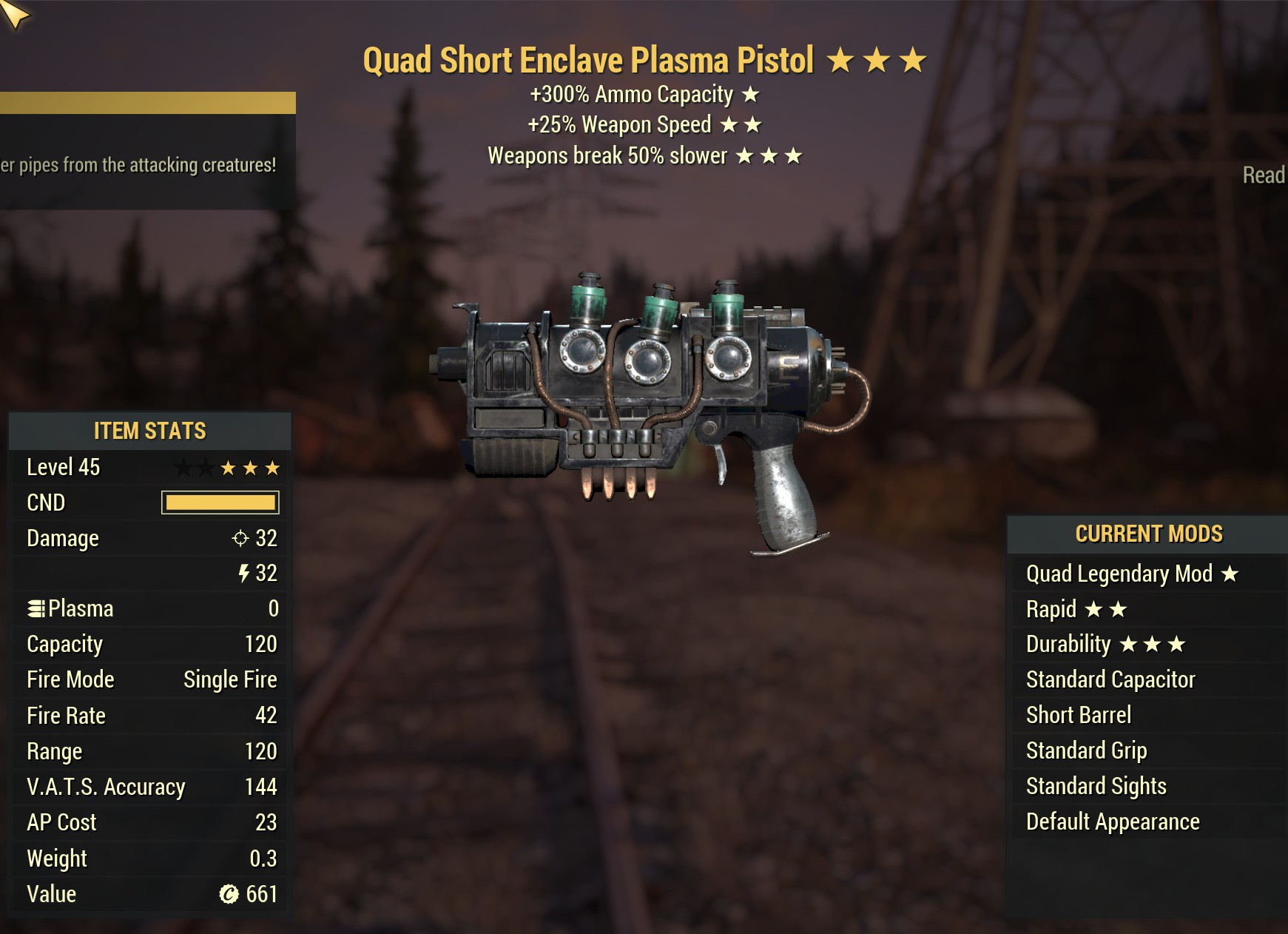Click the single star after +300% Ammo Capacity

pos(750,95)
